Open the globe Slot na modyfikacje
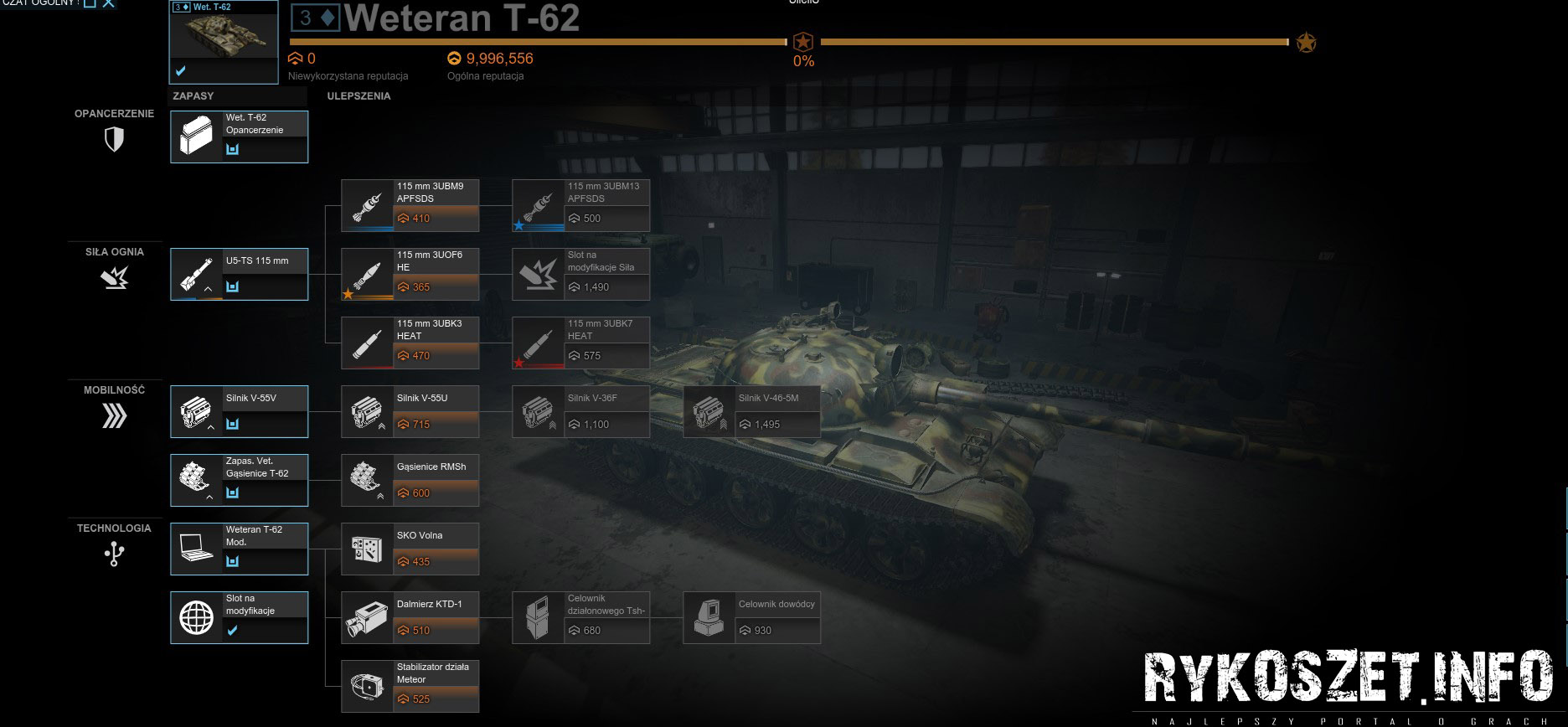The height and width of the screenshot is (727, 1568). tap(240, 617)
